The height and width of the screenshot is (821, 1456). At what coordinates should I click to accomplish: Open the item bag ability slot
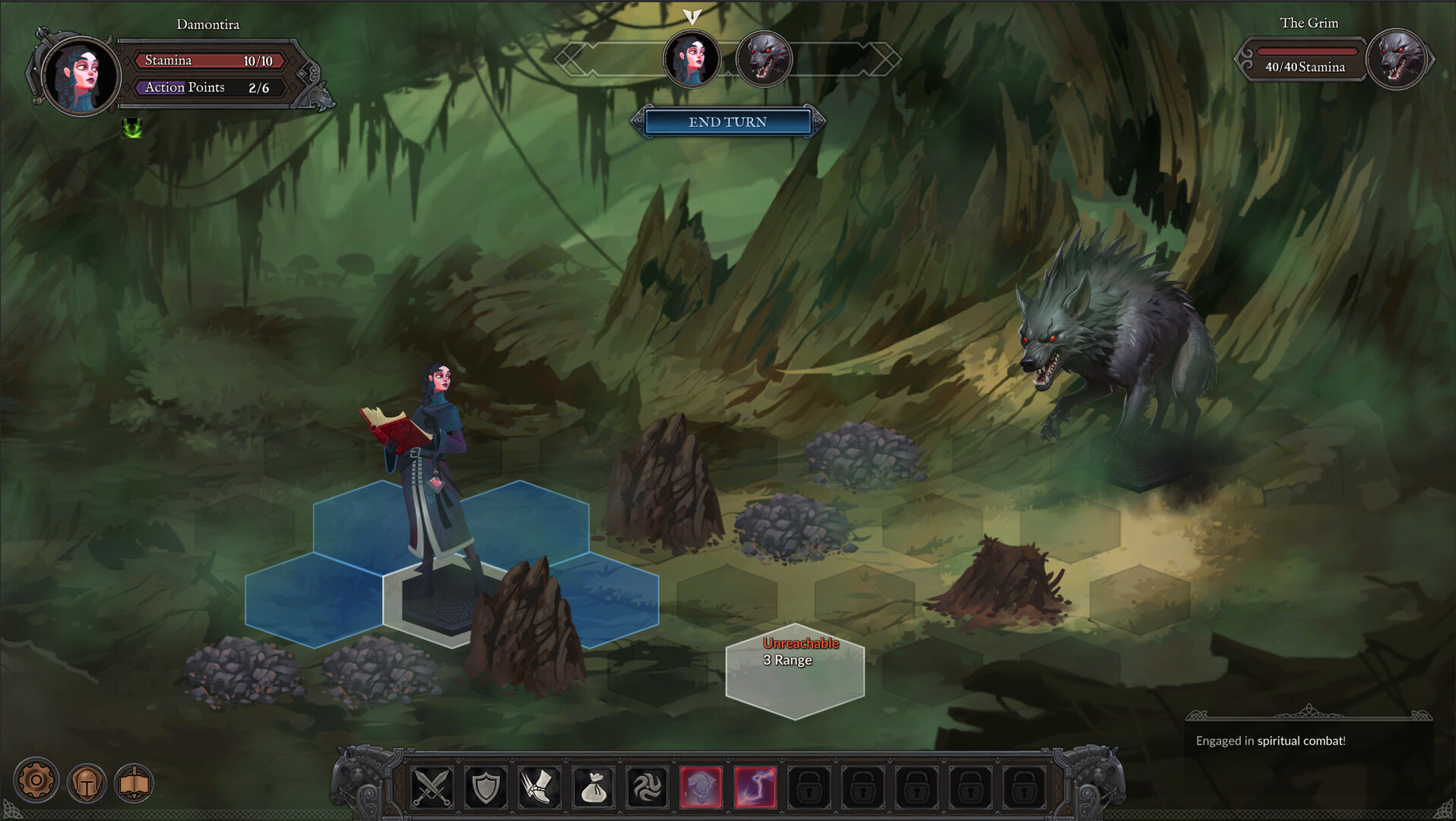[x=594, y=787]
